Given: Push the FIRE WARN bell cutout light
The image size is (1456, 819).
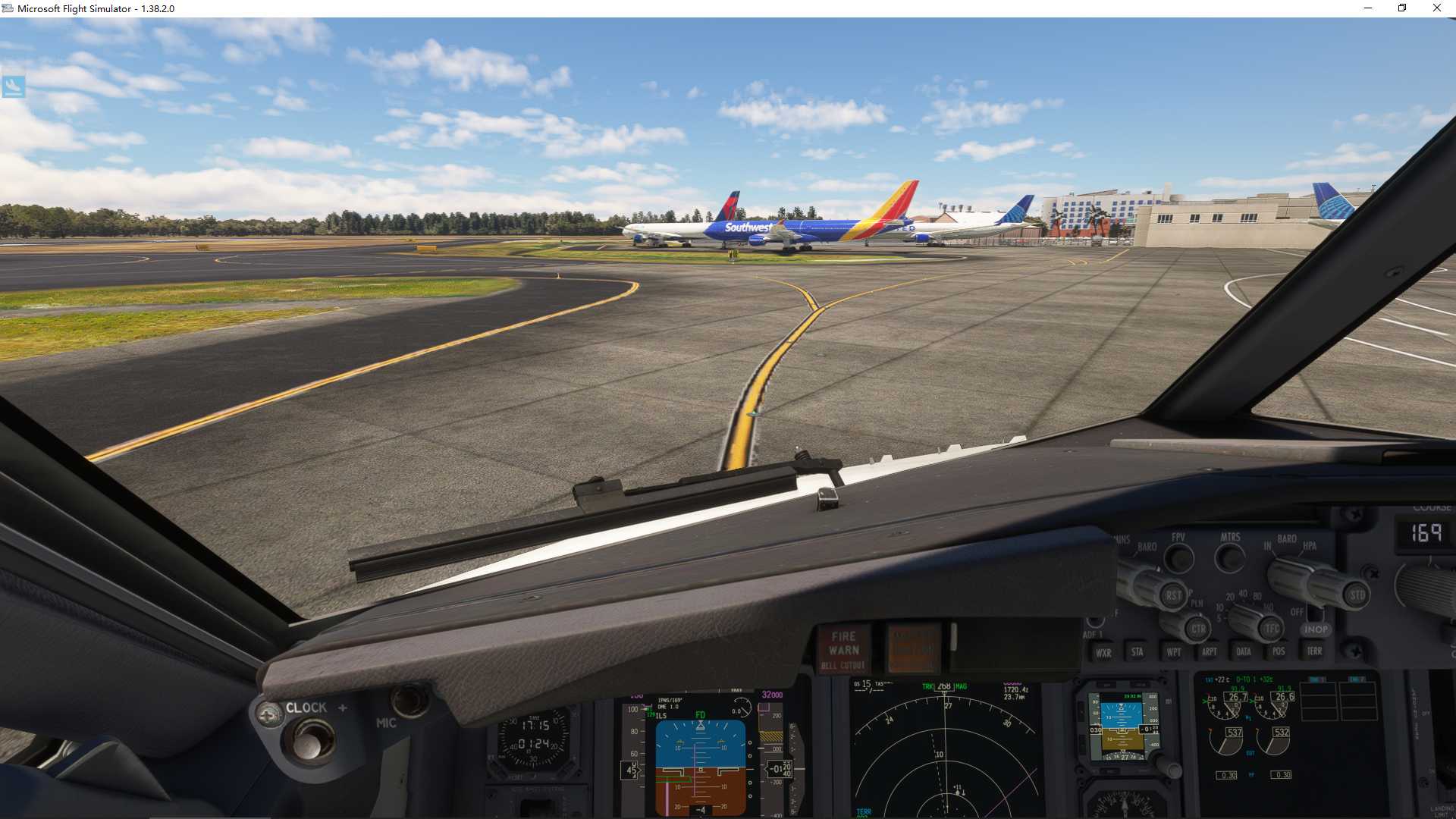Looking at the screenshot, I should click(844, 649).
